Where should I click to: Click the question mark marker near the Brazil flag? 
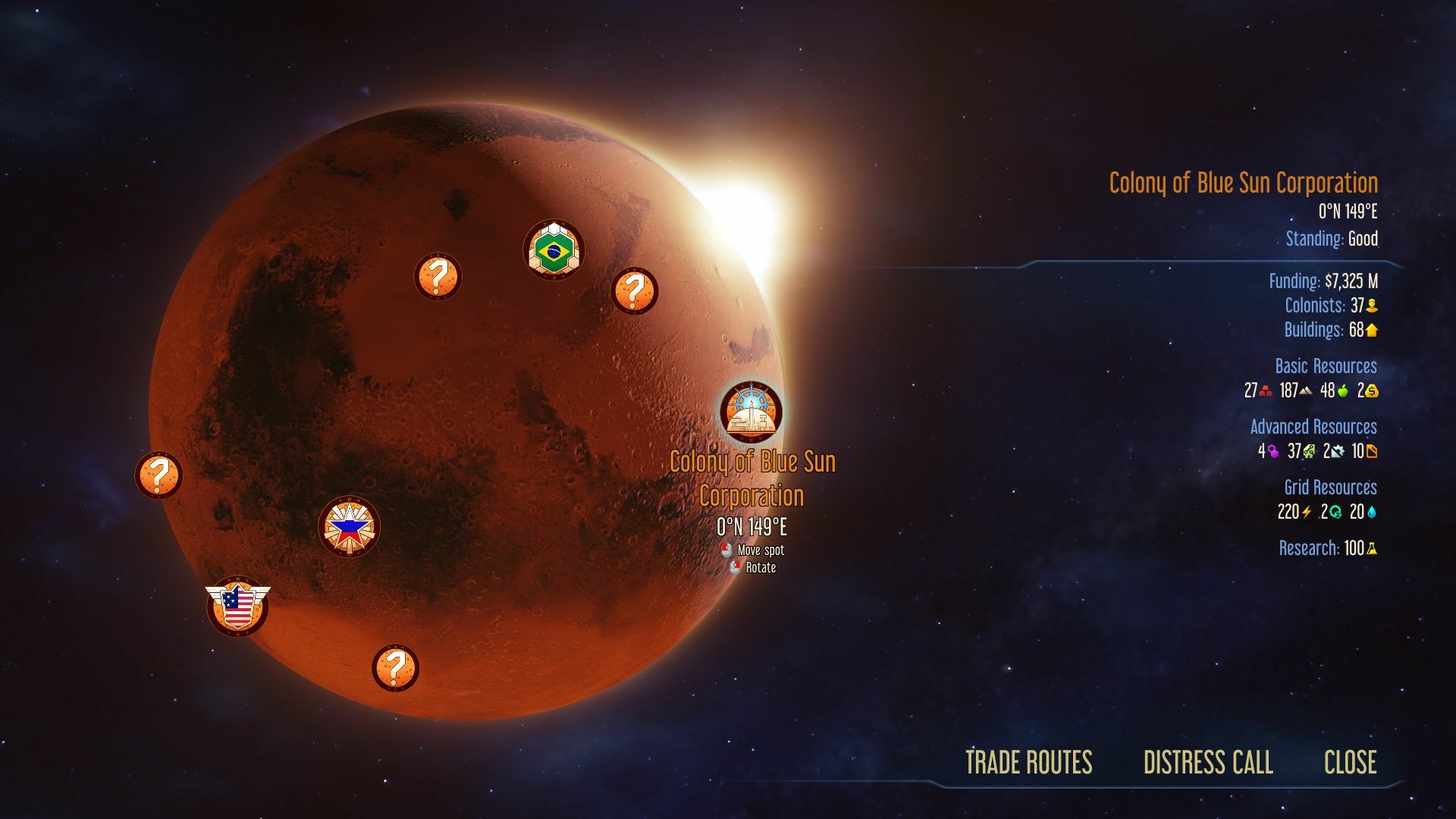tap(438, 277)
